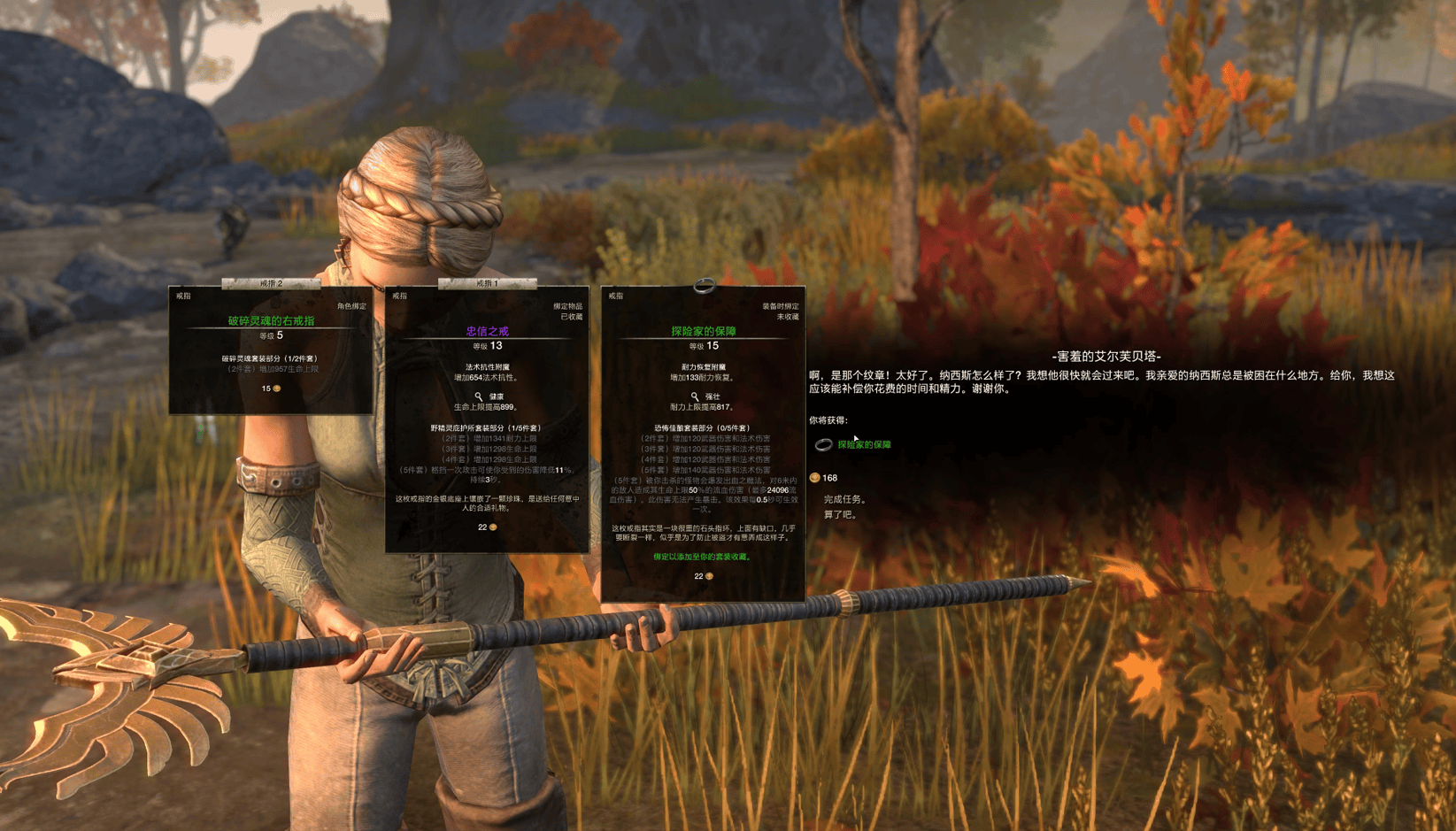Click the 探险家的保障 reward item name
Viewport: 1456px width, 831px height.
864,444
